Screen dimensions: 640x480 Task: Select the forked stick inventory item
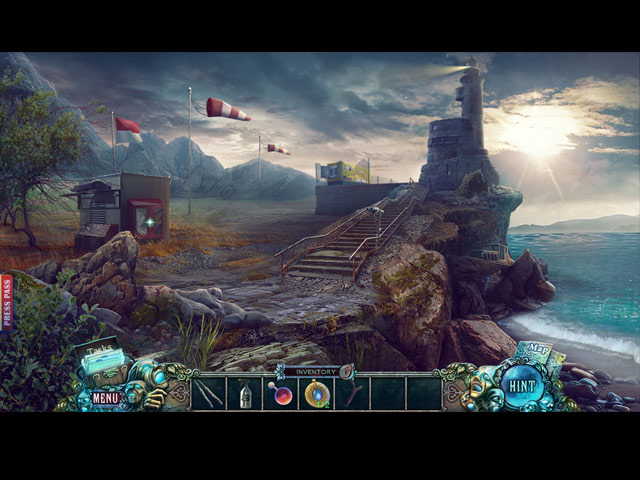tap(353, 393)
